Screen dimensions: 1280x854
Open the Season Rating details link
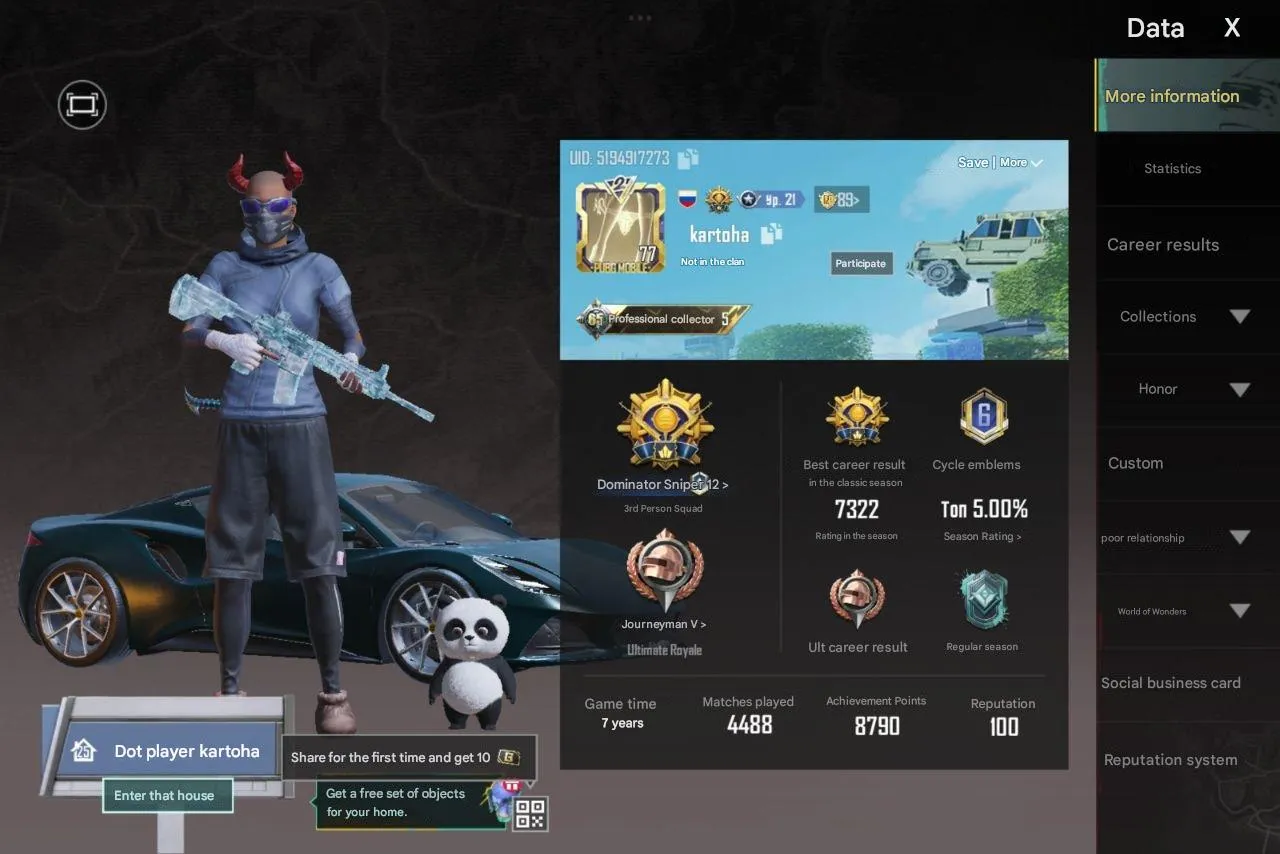[981, 536]
